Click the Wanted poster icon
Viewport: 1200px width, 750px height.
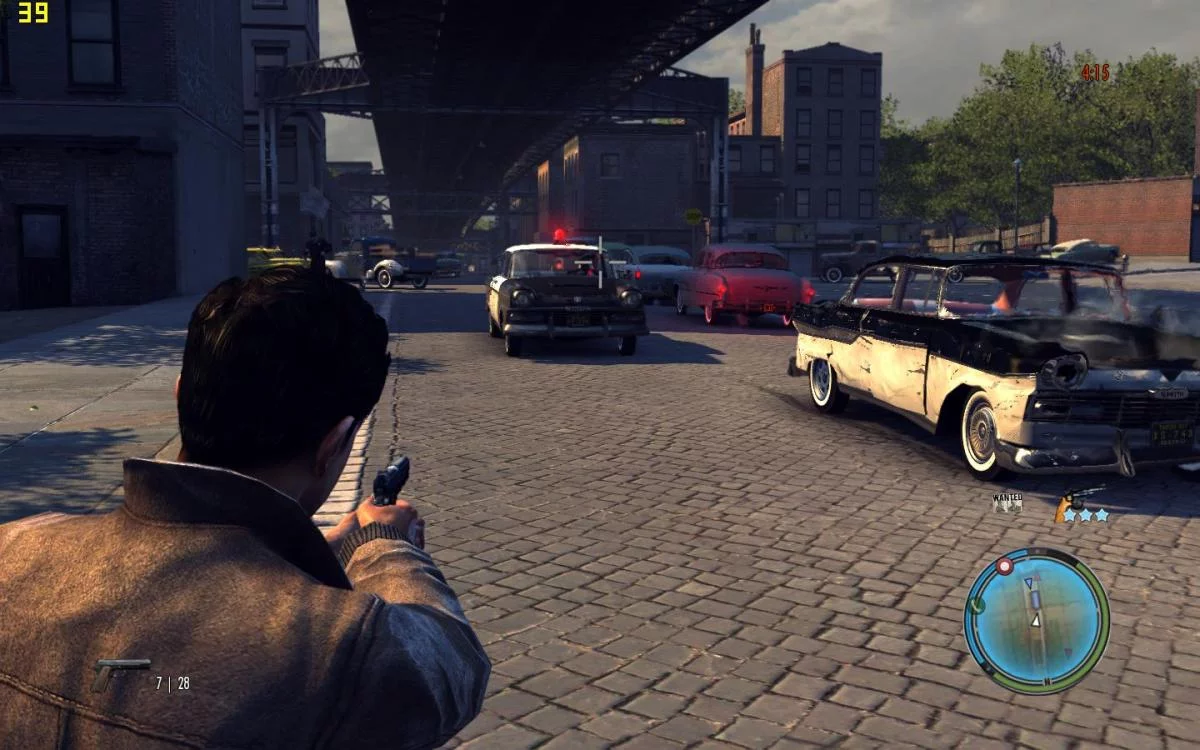point(1007,502)
